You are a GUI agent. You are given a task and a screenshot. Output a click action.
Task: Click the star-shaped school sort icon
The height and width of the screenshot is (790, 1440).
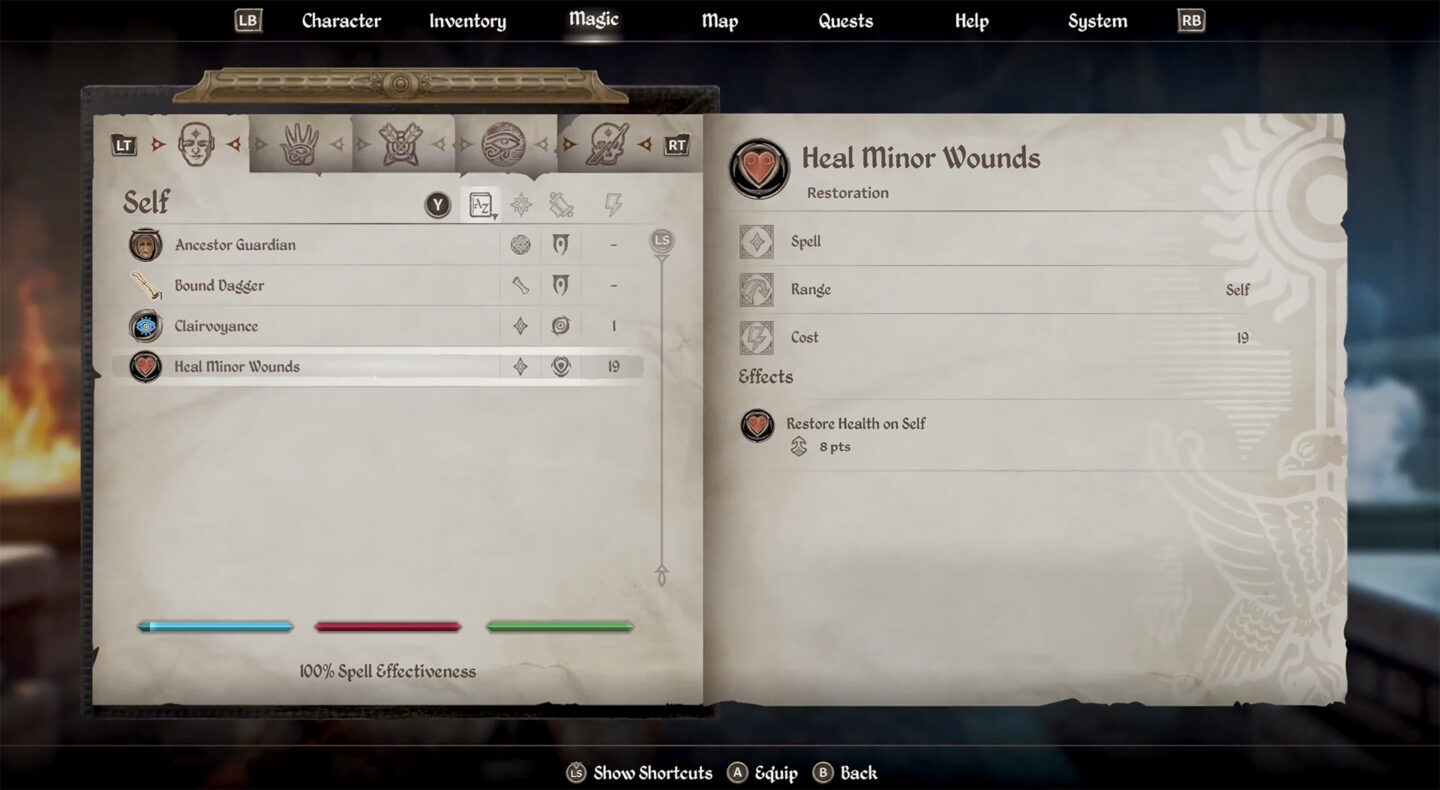[521, 203]
